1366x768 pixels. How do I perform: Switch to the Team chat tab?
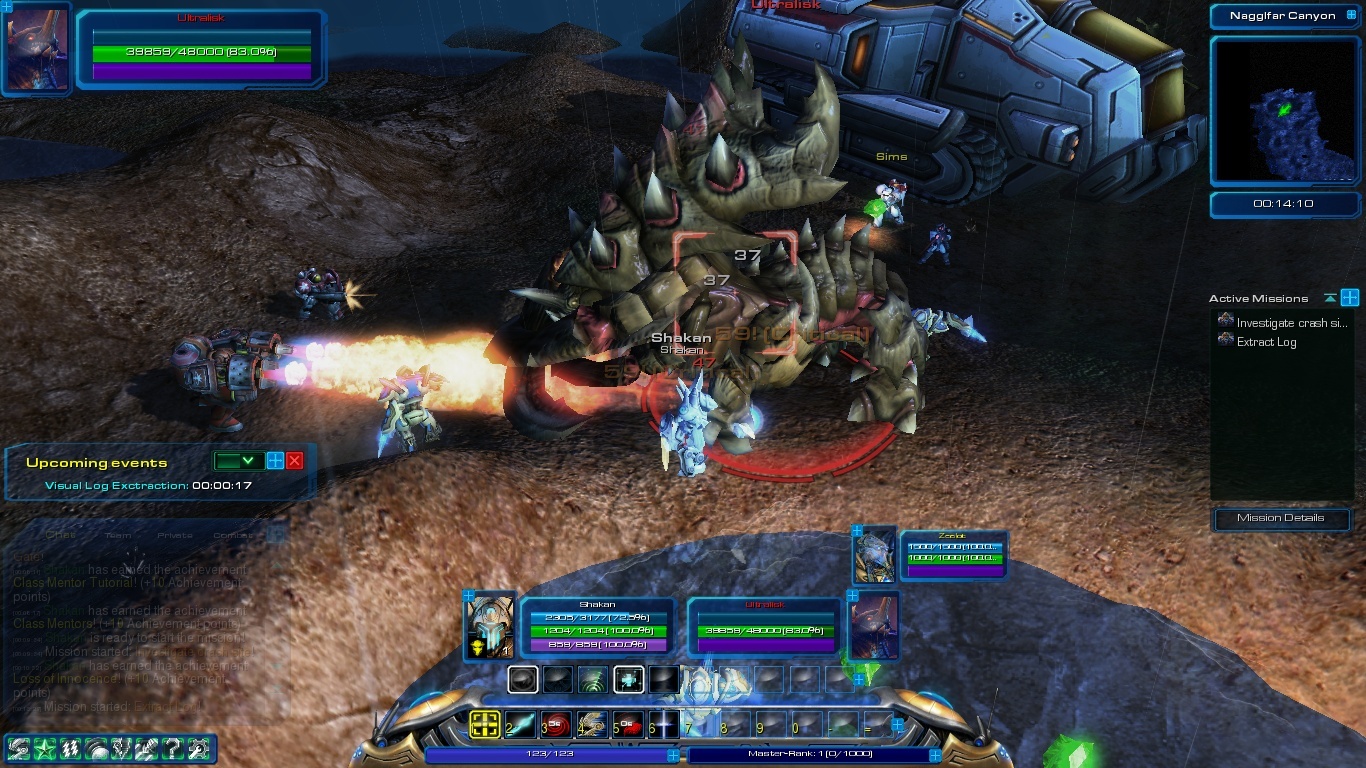(118, 535)
